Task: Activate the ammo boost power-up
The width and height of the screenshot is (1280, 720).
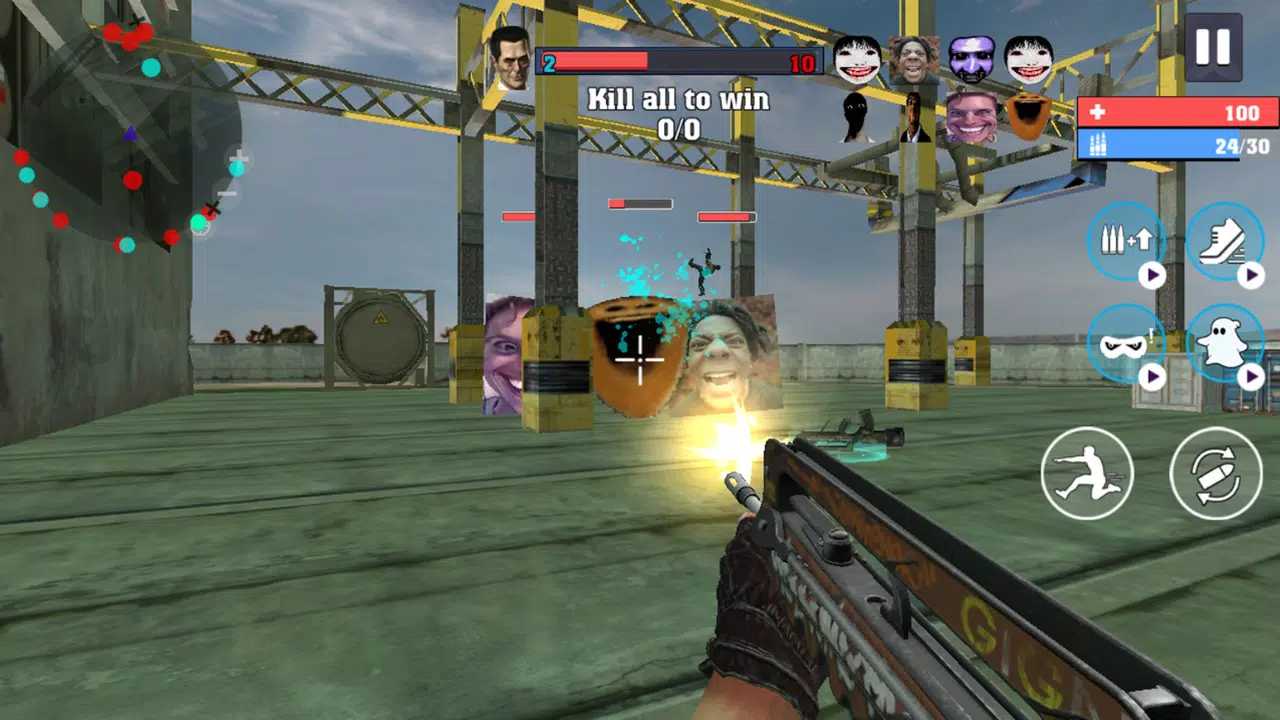Action: point(1126,242)
